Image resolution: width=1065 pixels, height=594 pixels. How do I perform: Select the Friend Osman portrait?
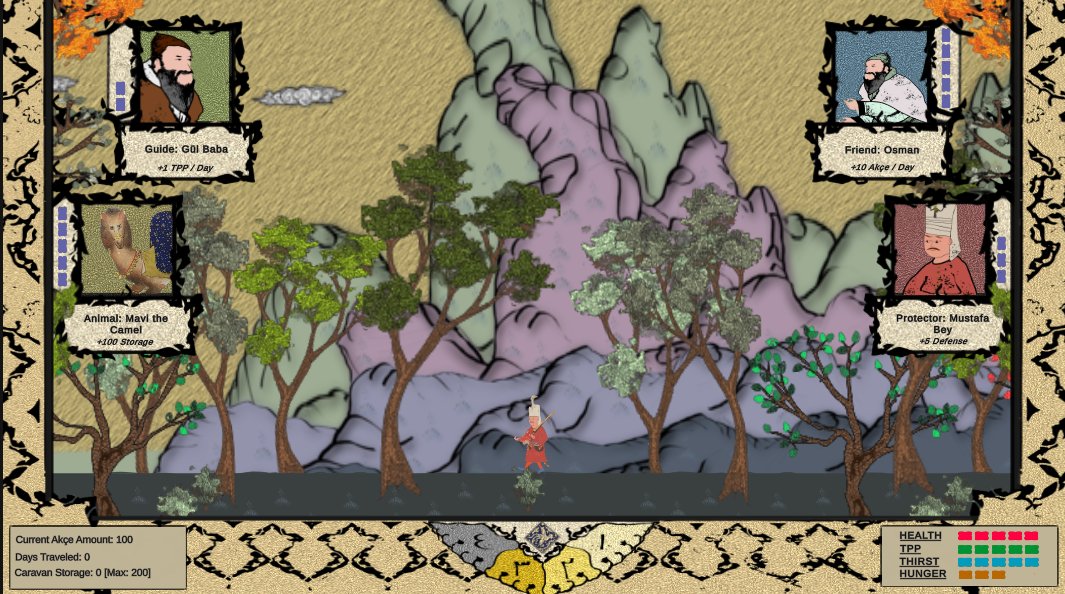[x=881, y=76]
